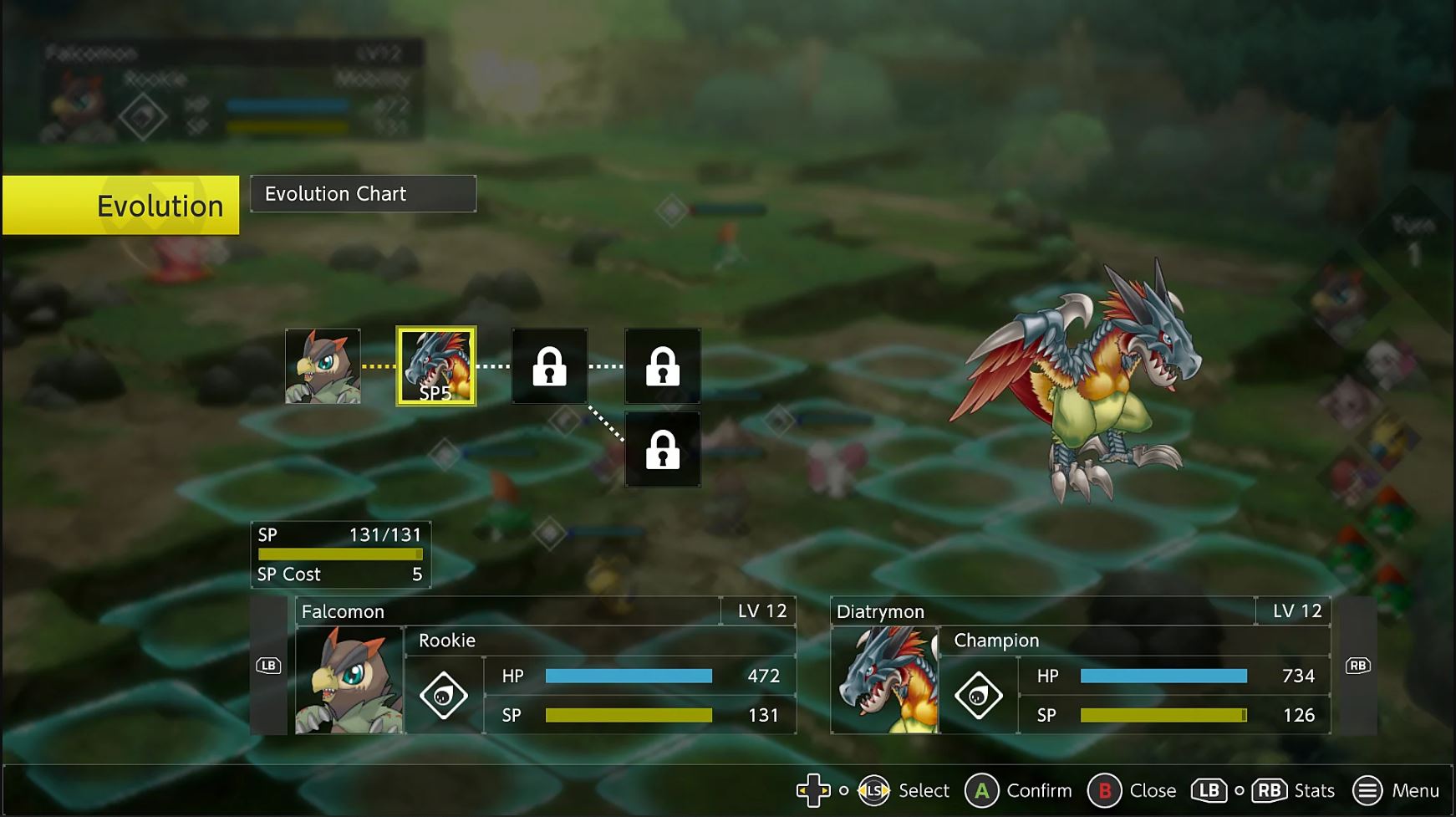This screenshot has height=817, width=1456.
Task: Choose the Diatrymon SP5 evolution node
Action: click(436, 366)
